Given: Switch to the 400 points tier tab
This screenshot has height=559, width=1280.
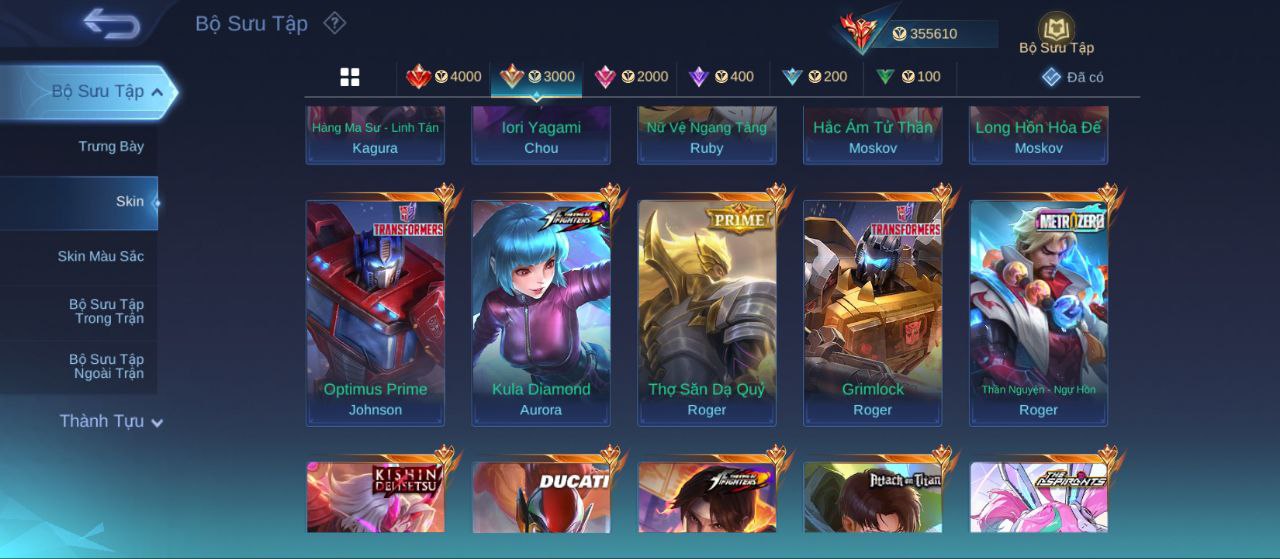Looking at the screenshot, I should pyautogui.click(x=722, y=77).
